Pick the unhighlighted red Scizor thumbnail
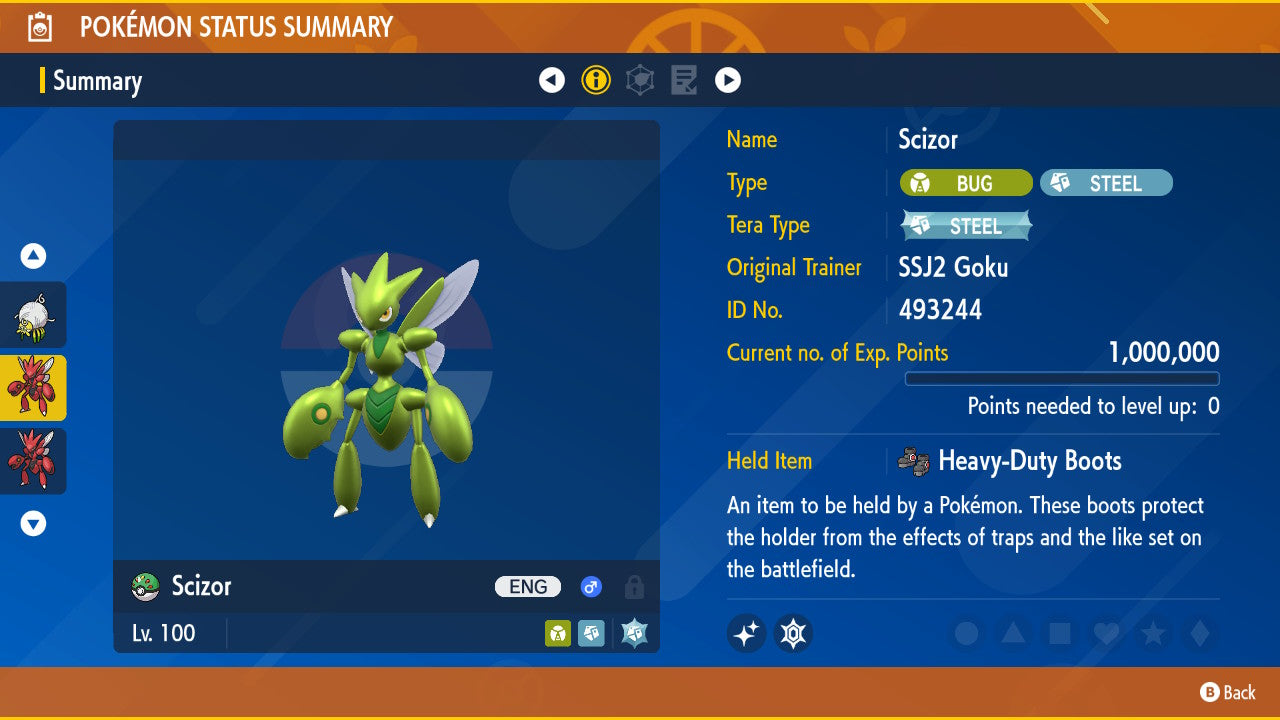The image size is (1280, 720). coord(33,461)
